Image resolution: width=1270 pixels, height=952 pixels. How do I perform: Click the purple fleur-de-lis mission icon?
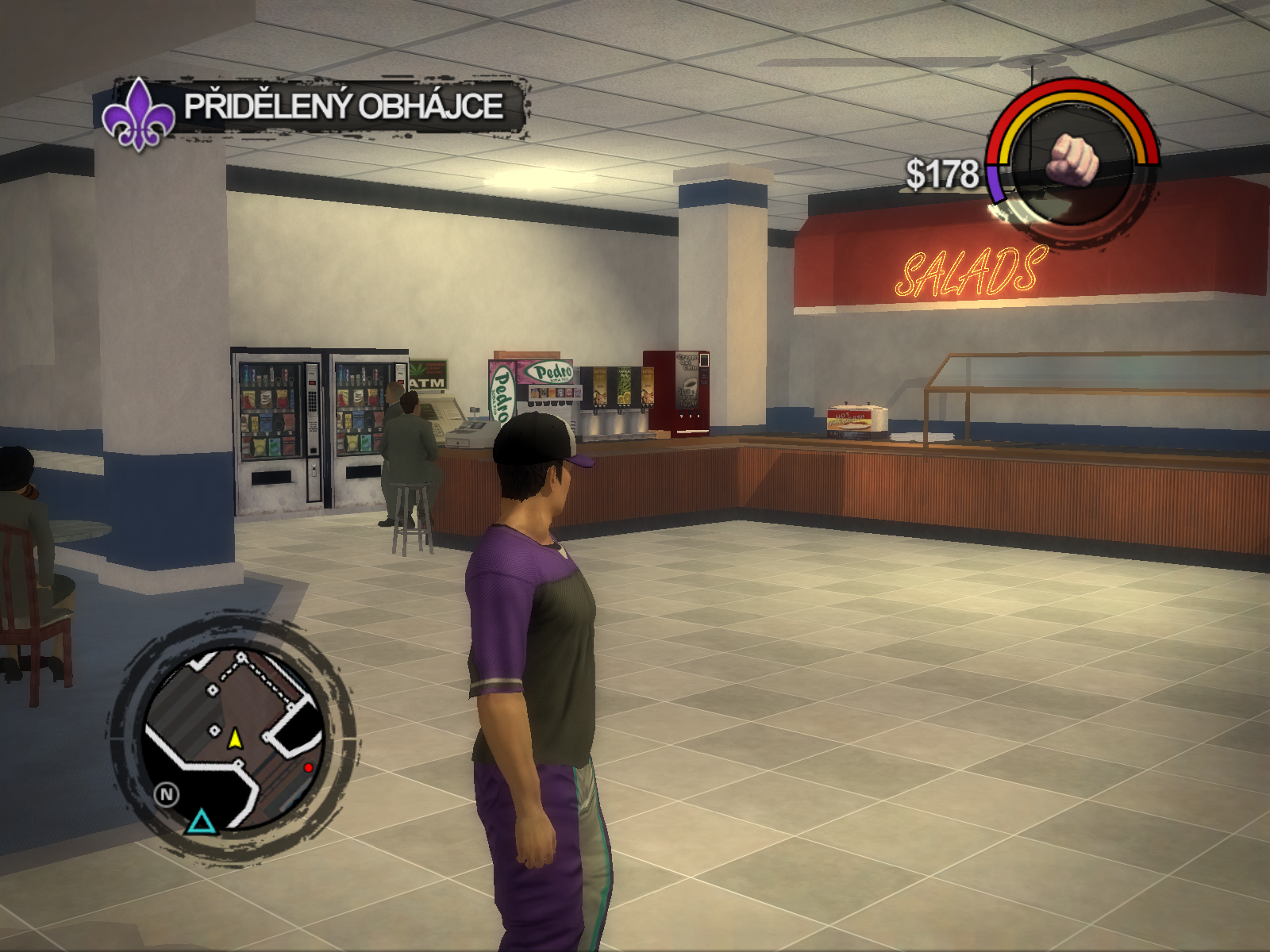click(x=140, y=115)
